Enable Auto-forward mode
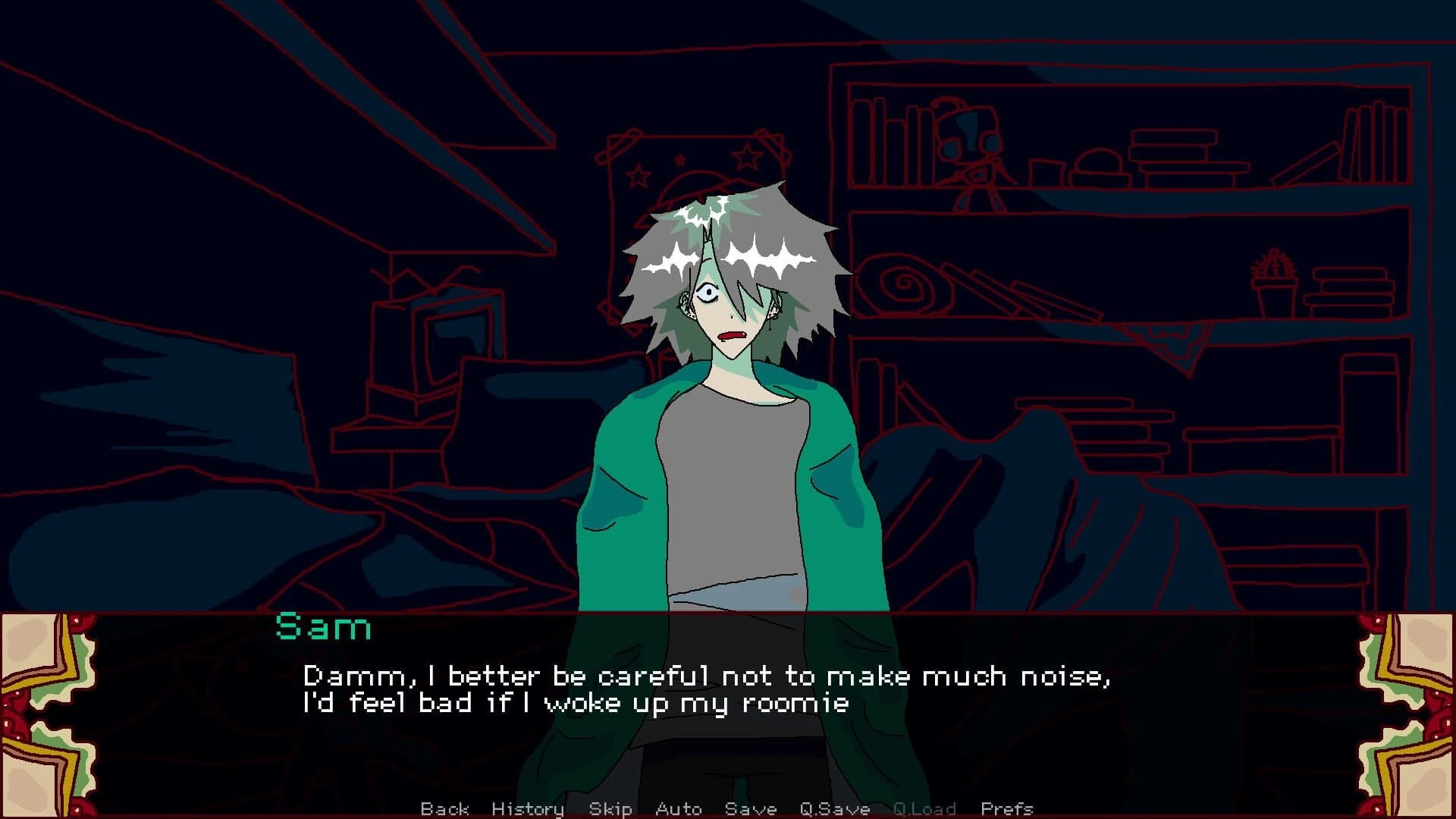 click(x=679, y=808)
